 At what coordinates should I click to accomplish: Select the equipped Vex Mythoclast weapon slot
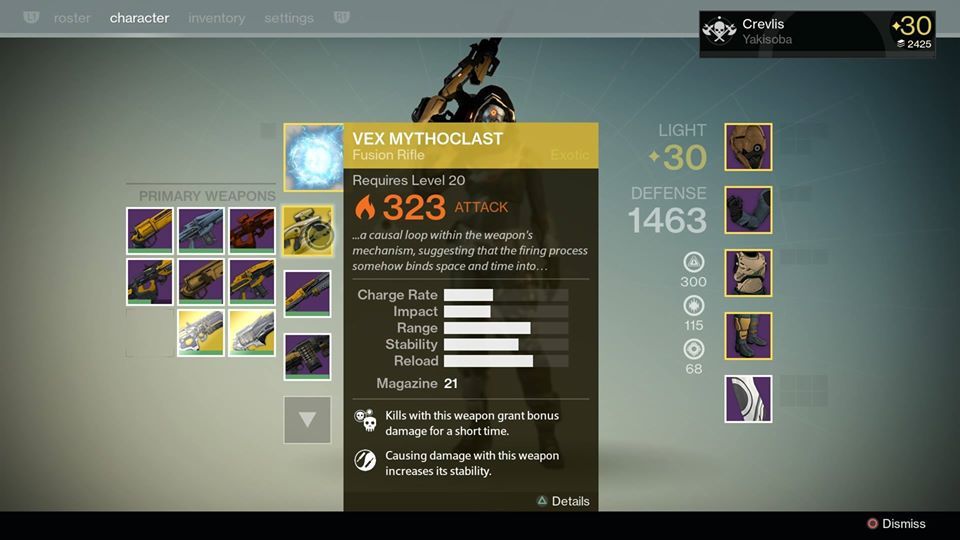point(307,231)
